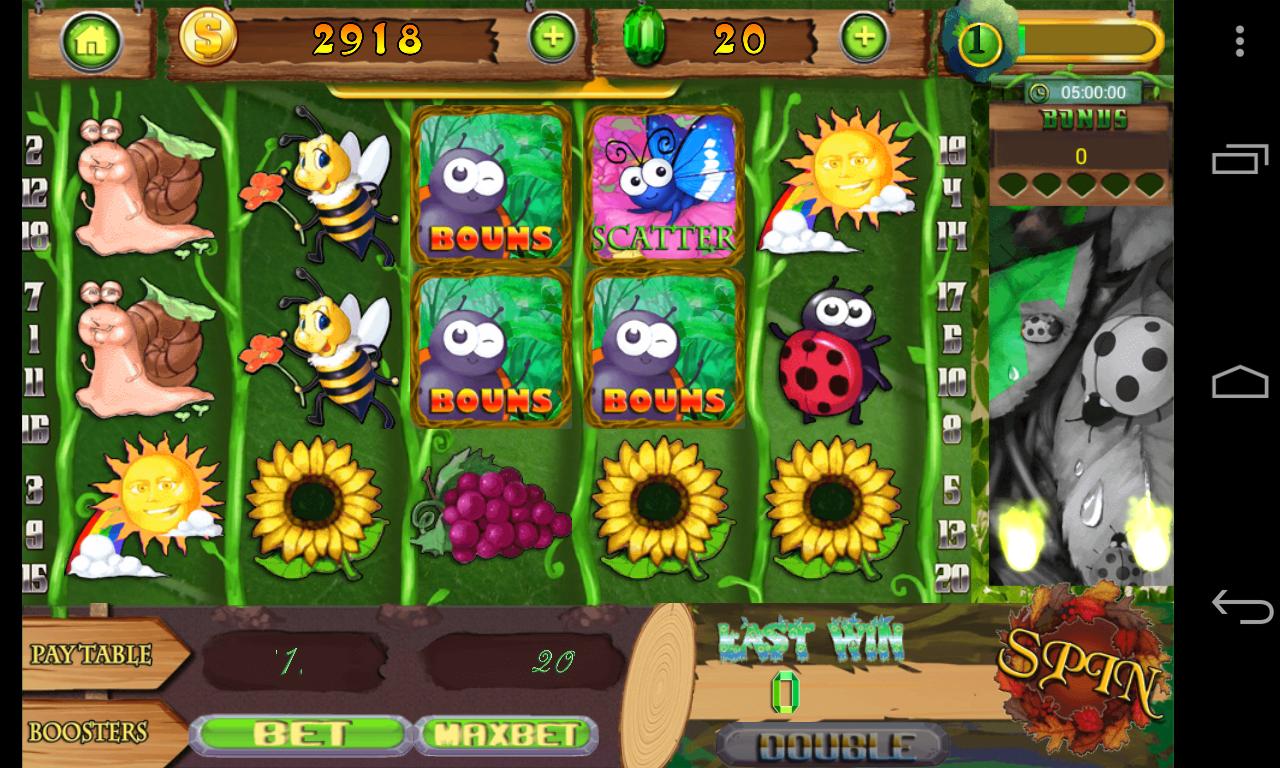This screenshot has width=1280, height=768.
Task: Open the PAYTABLE sign
Action: pyautogui.click(x=93, y=656)
